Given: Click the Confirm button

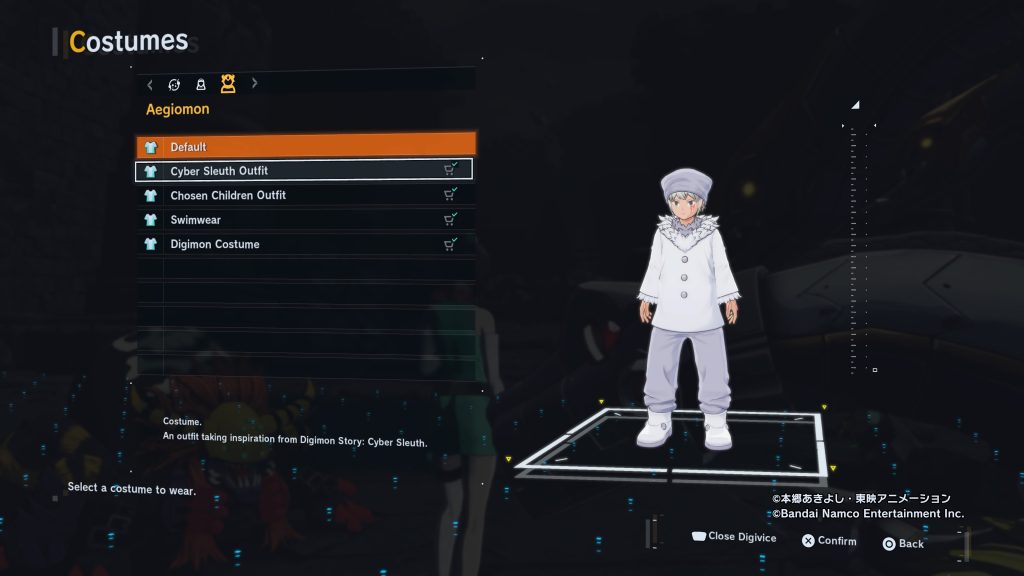Looking at the screenshot, I should 828,541.
